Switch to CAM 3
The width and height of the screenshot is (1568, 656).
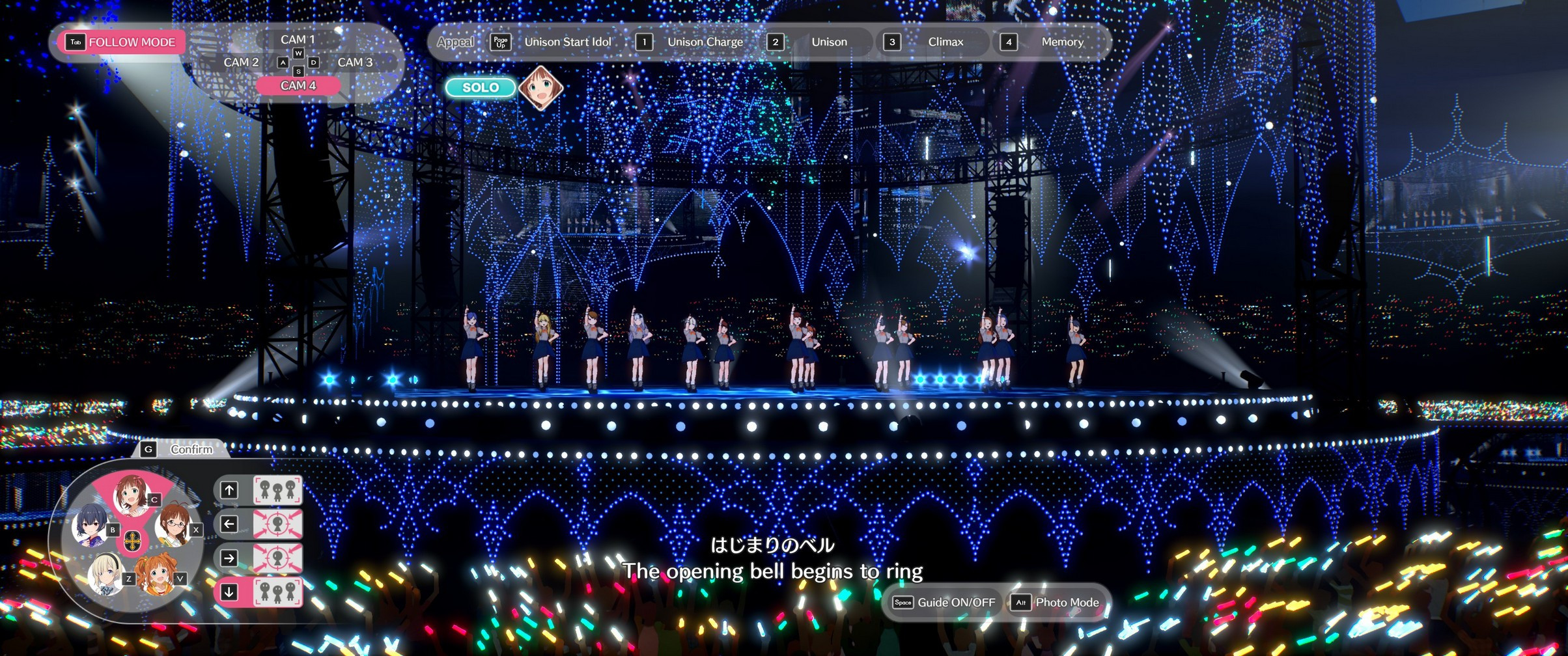tap(356, 62)
